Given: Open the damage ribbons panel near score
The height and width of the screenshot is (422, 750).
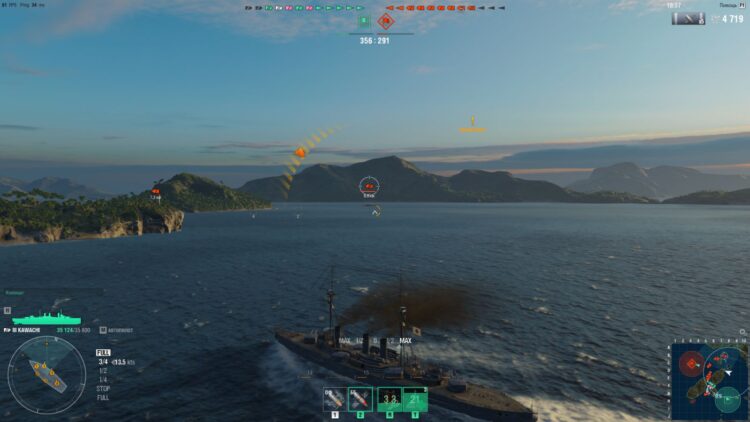Looking at the screenshot, I should pyautogui.click(x=689, y=18).
